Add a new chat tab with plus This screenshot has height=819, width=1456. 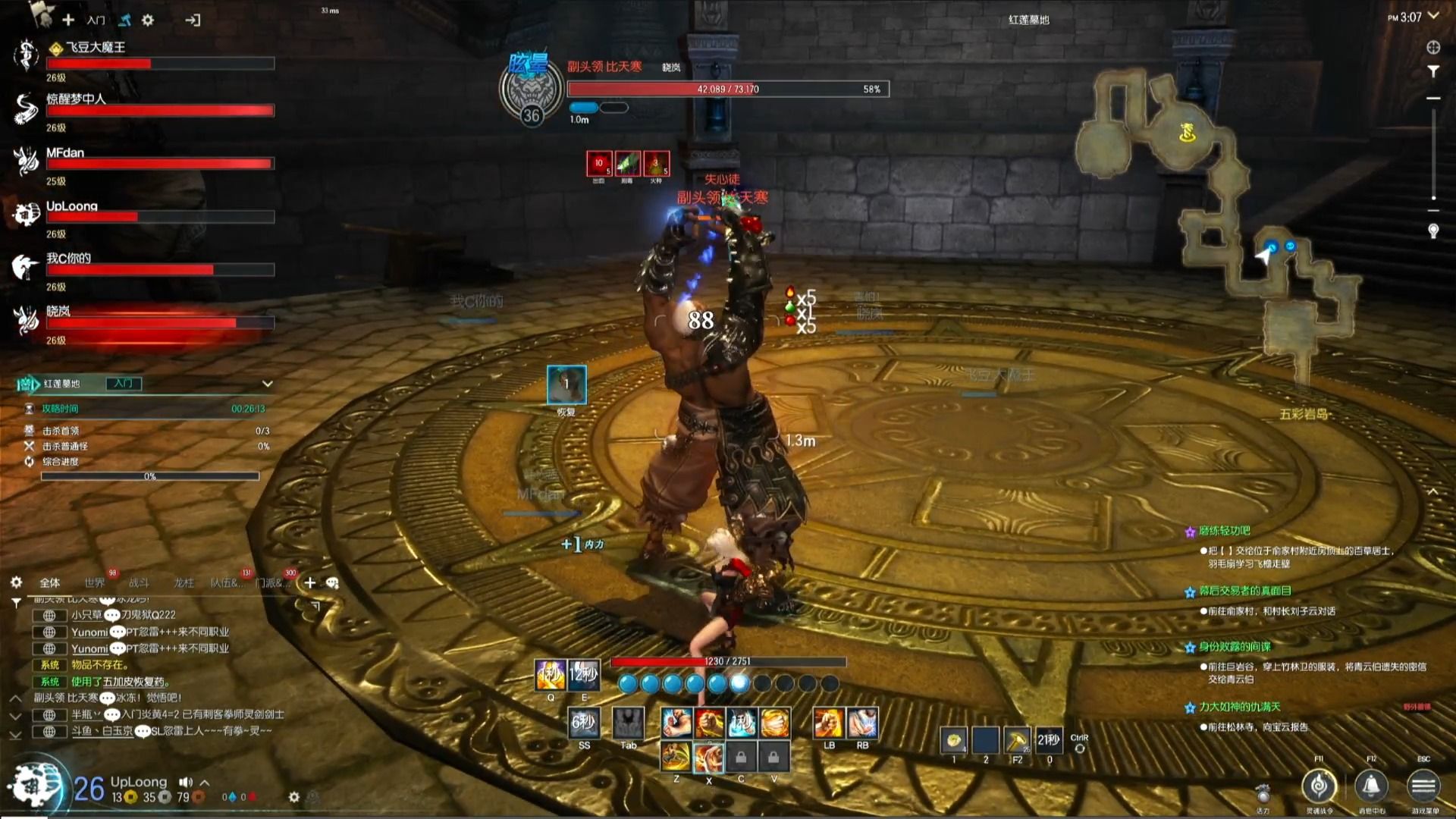pos(309,582)
